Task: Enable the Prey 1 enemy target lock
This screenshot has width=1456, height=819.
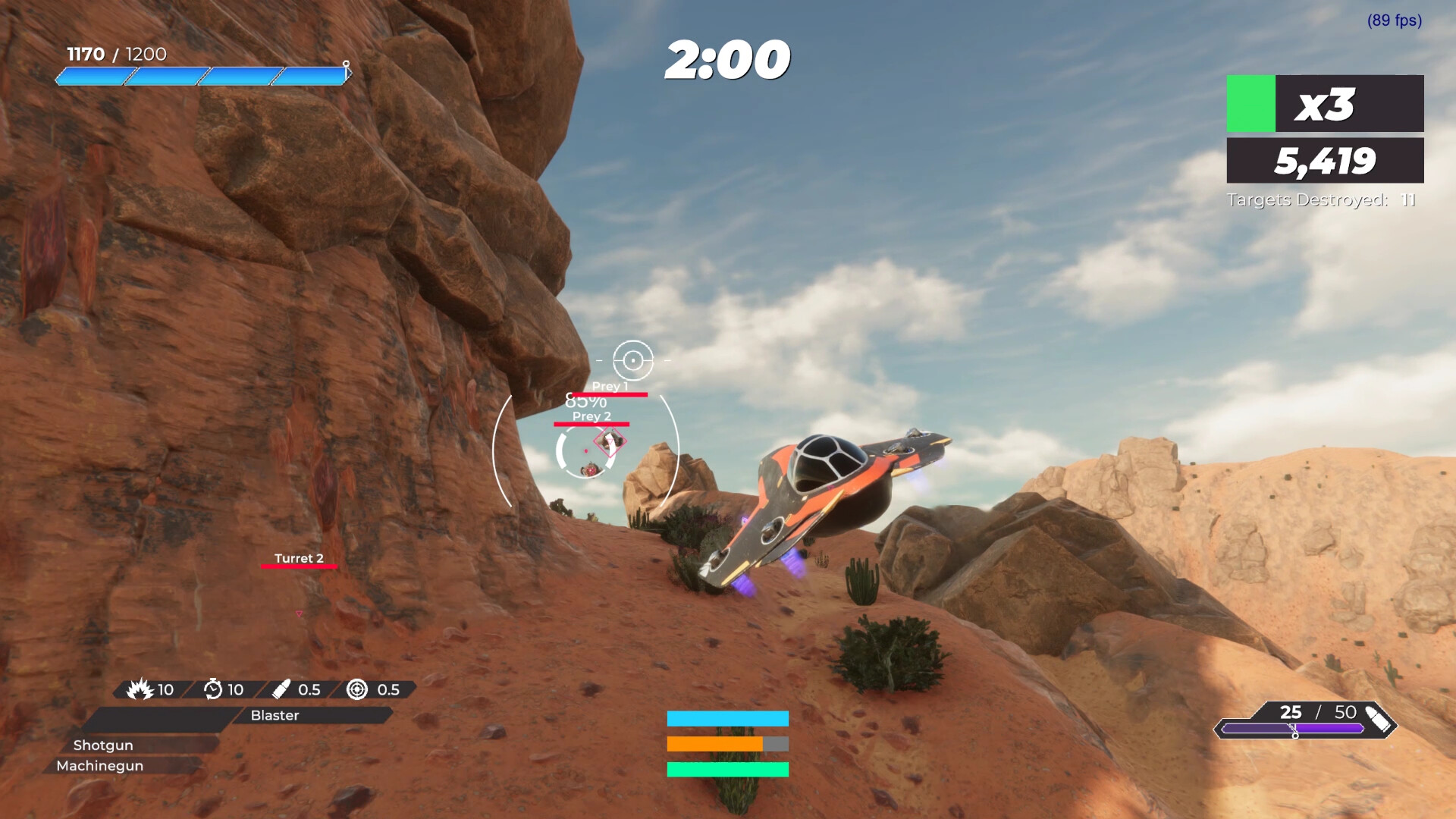Action: pos(610,387)
